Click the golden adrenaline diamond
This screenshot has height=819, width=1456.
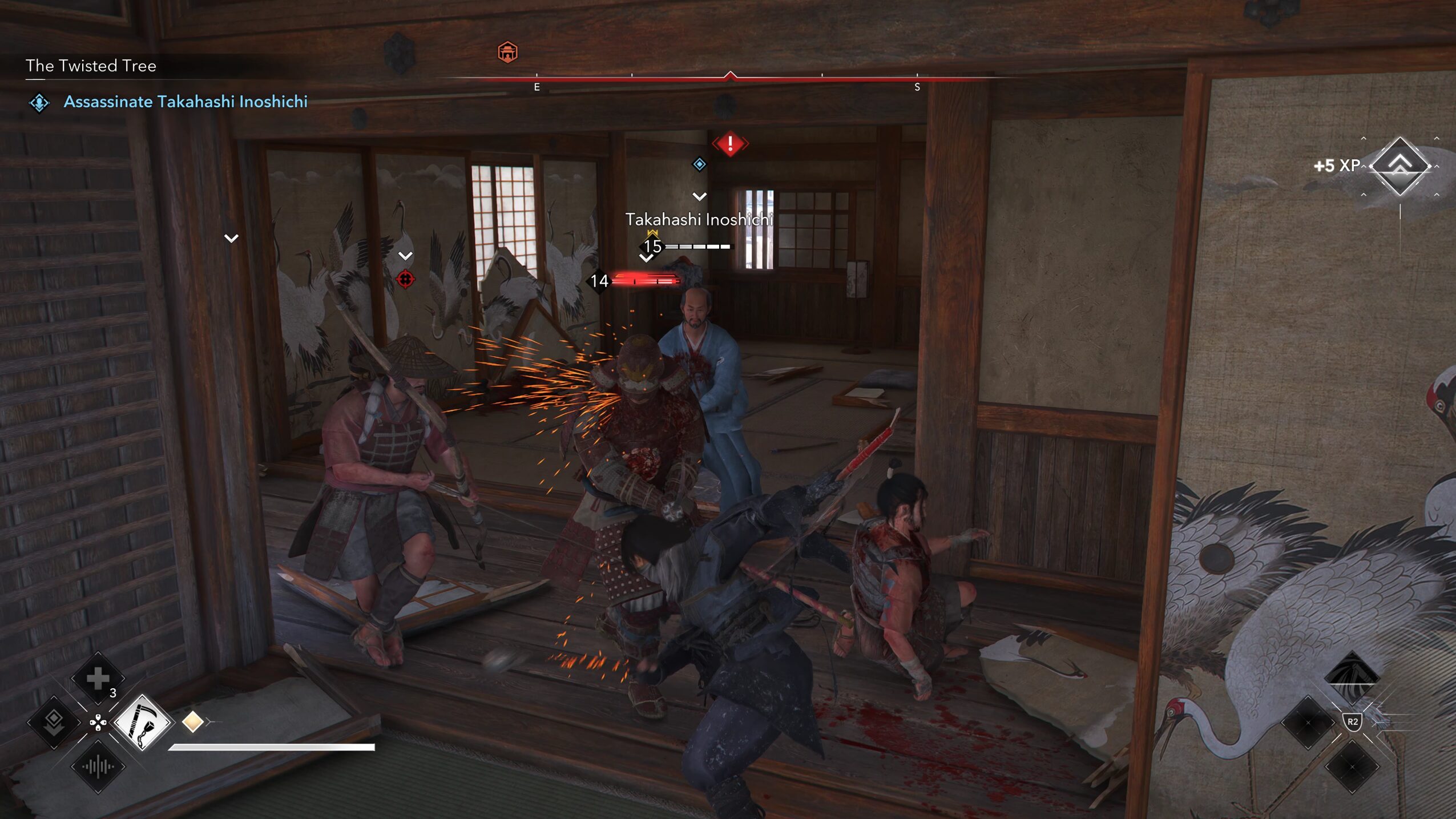point(193,722)
